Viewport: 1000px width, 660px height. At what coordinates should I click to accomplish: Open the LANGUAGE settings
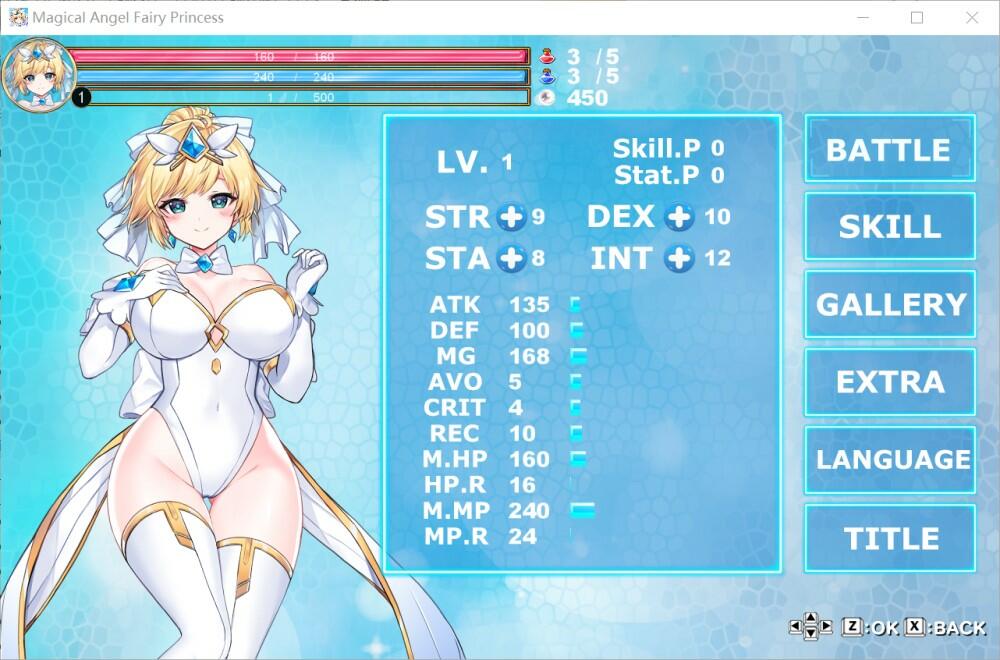coord(889,460)
